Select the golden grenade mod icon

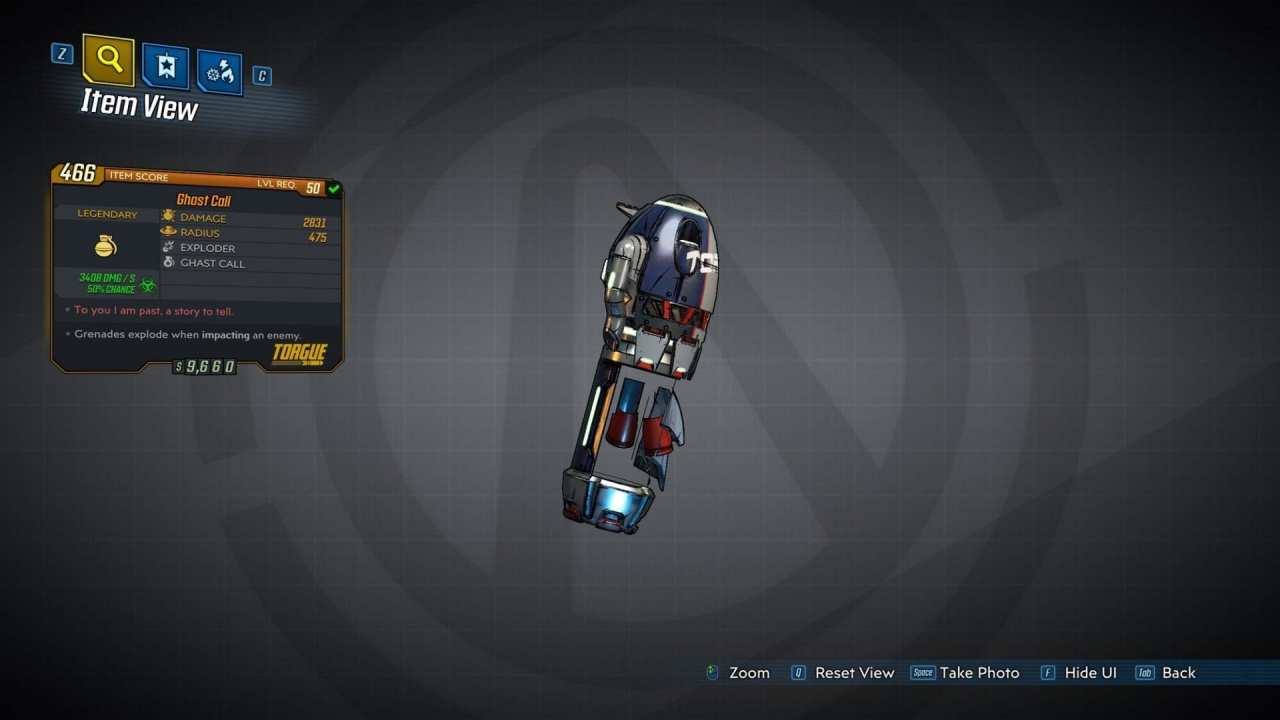pos(105,246)
